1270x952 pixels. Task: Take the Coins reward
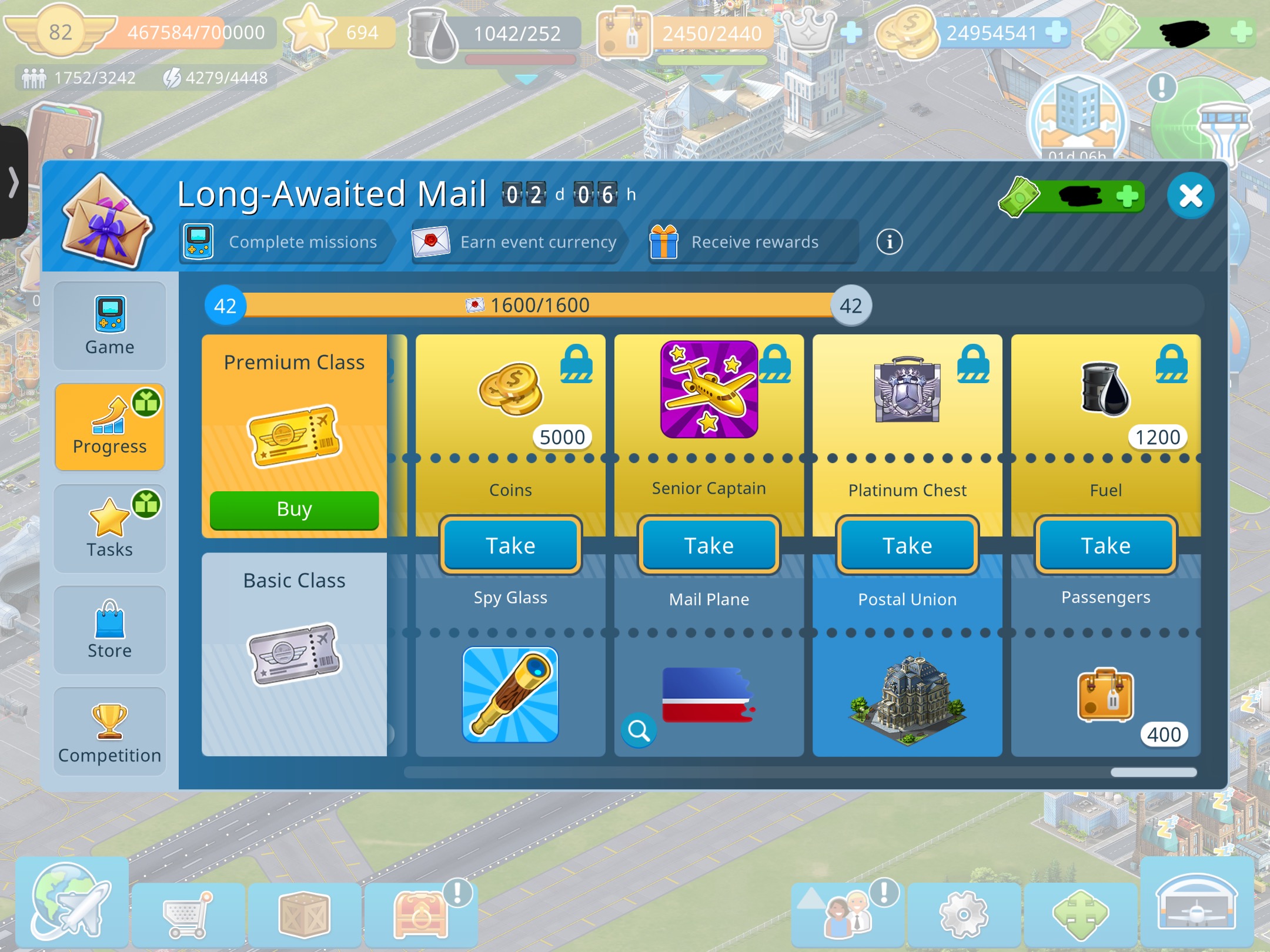(x=510, y=545)
